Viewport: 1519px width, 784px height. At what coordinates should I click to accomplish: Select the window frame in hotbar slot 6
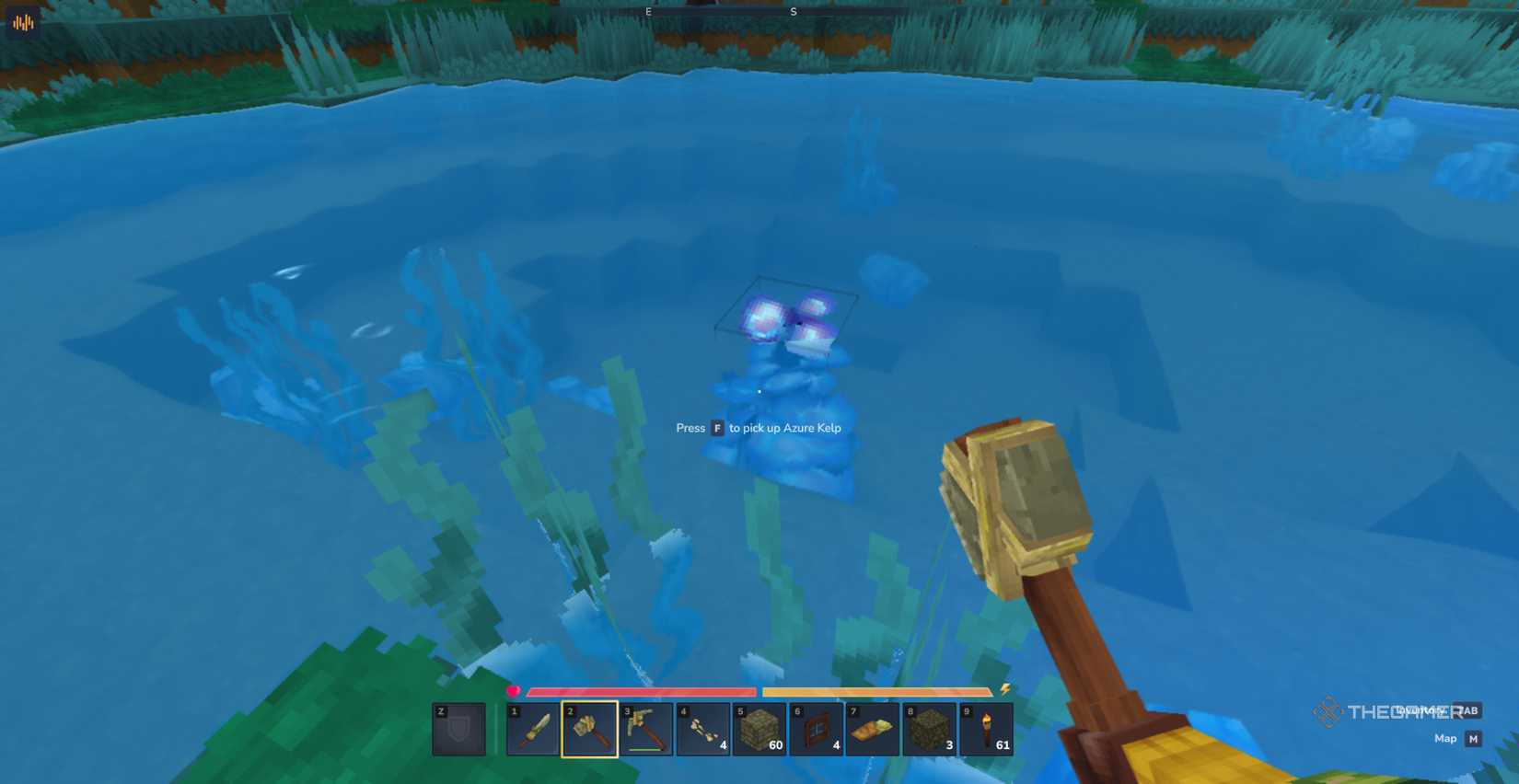(x=817, y=729)
